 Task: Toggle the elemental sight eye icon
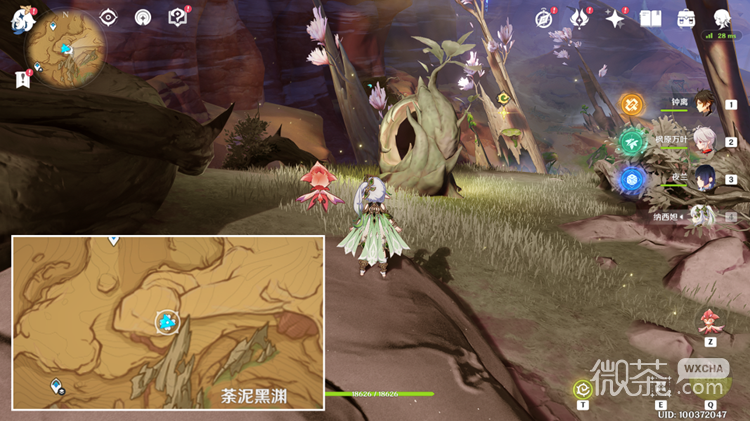[109, 17]
